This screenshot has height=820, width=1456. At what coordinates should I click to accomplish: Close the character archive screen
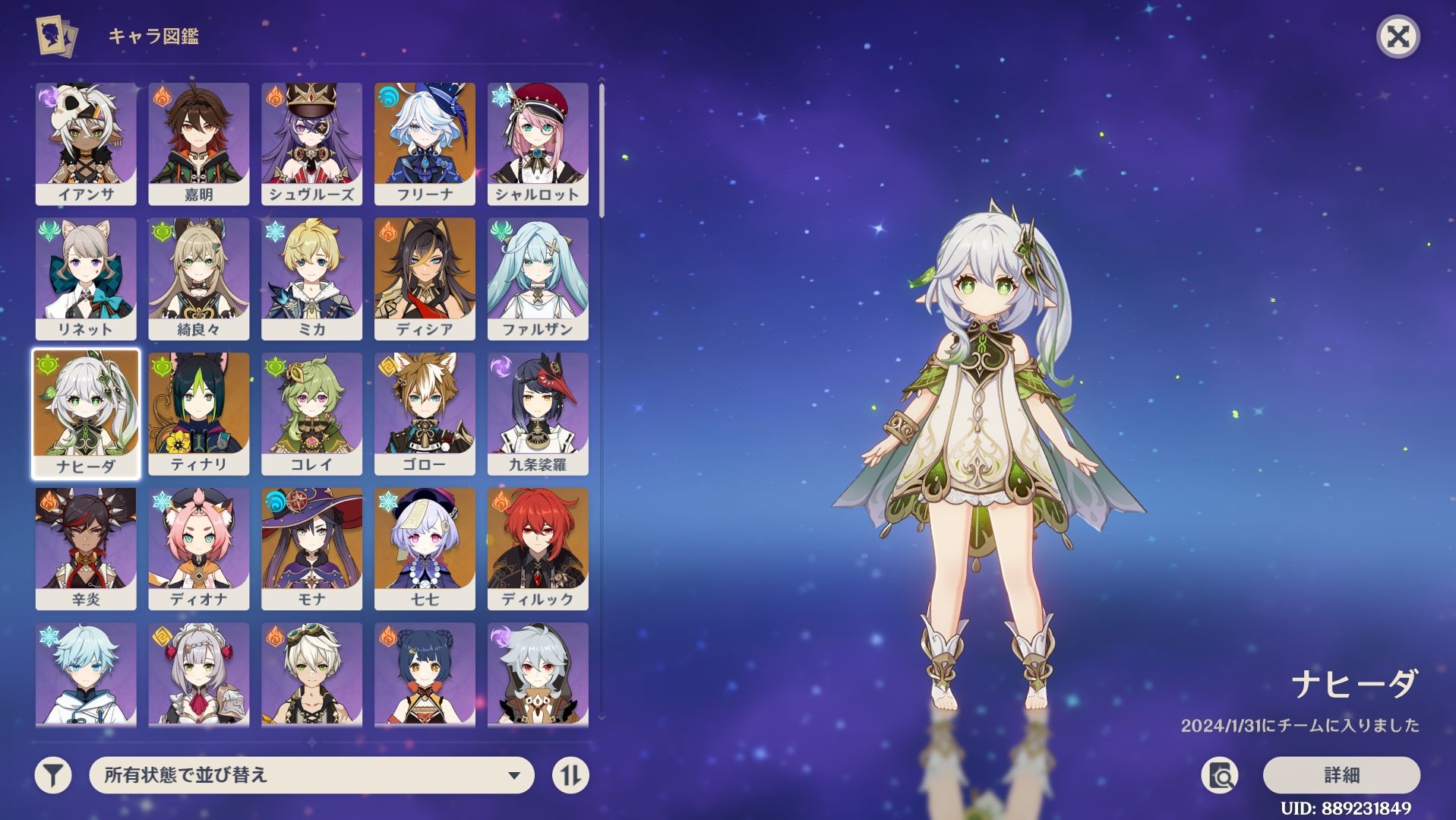[1398, 36]
